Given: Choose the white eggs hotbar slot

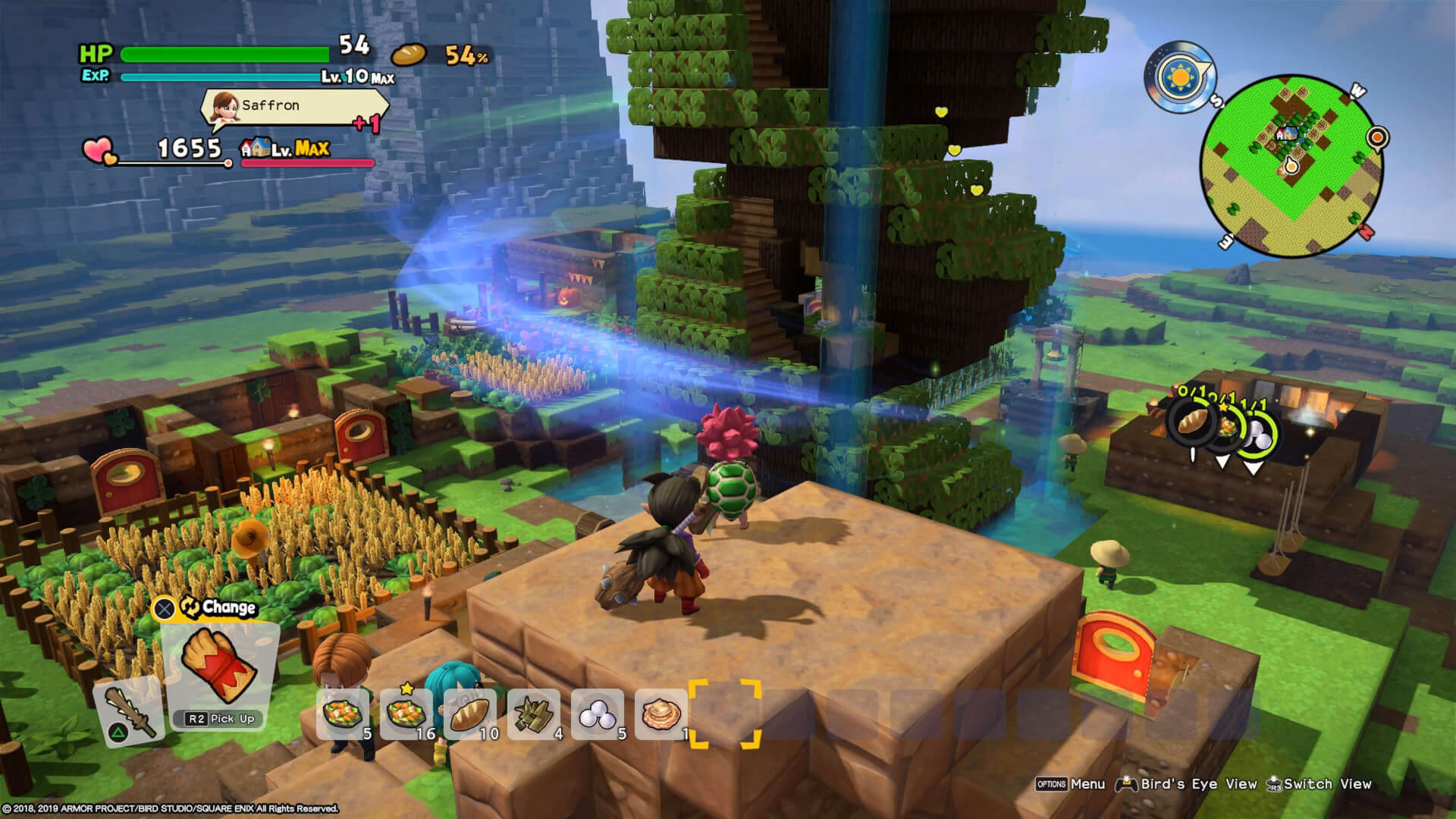Looking at the screenshot, I should (x=598, y=714).
